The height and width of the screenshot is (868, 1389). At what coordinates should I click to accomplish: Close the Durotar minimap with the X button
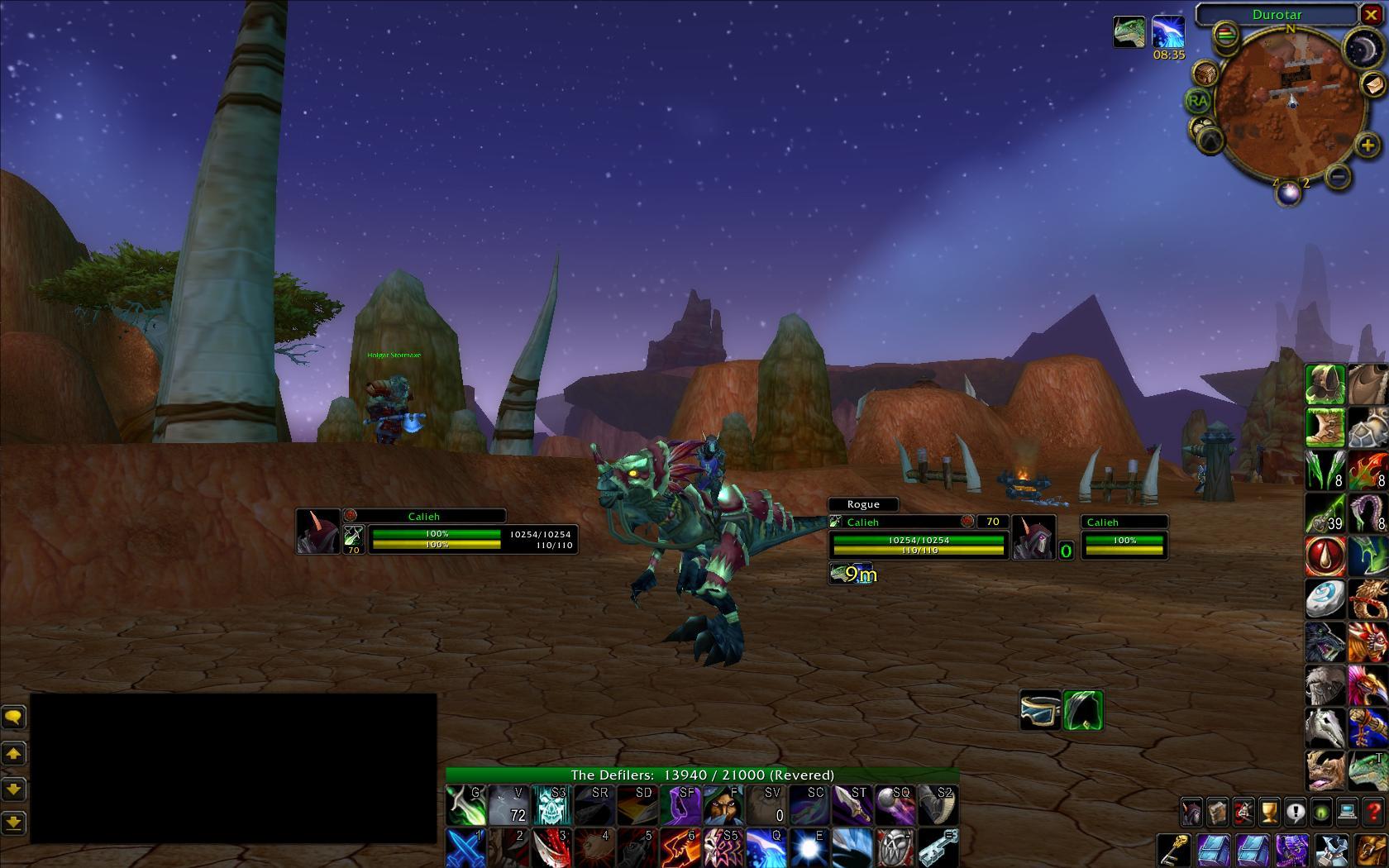coord(1370,15)
